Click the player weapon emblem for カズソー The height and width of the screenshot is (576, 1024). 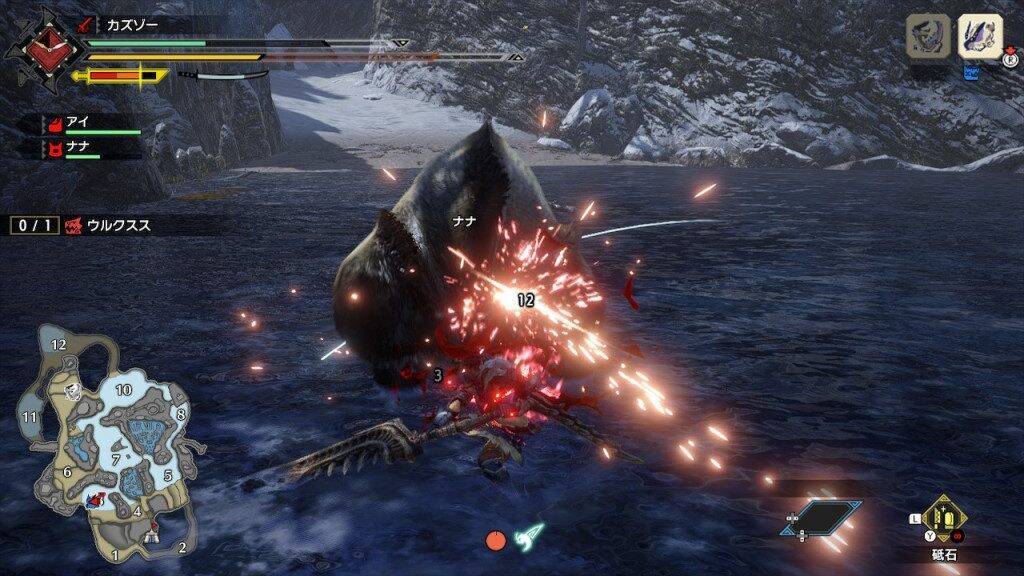tap(41, 48)
